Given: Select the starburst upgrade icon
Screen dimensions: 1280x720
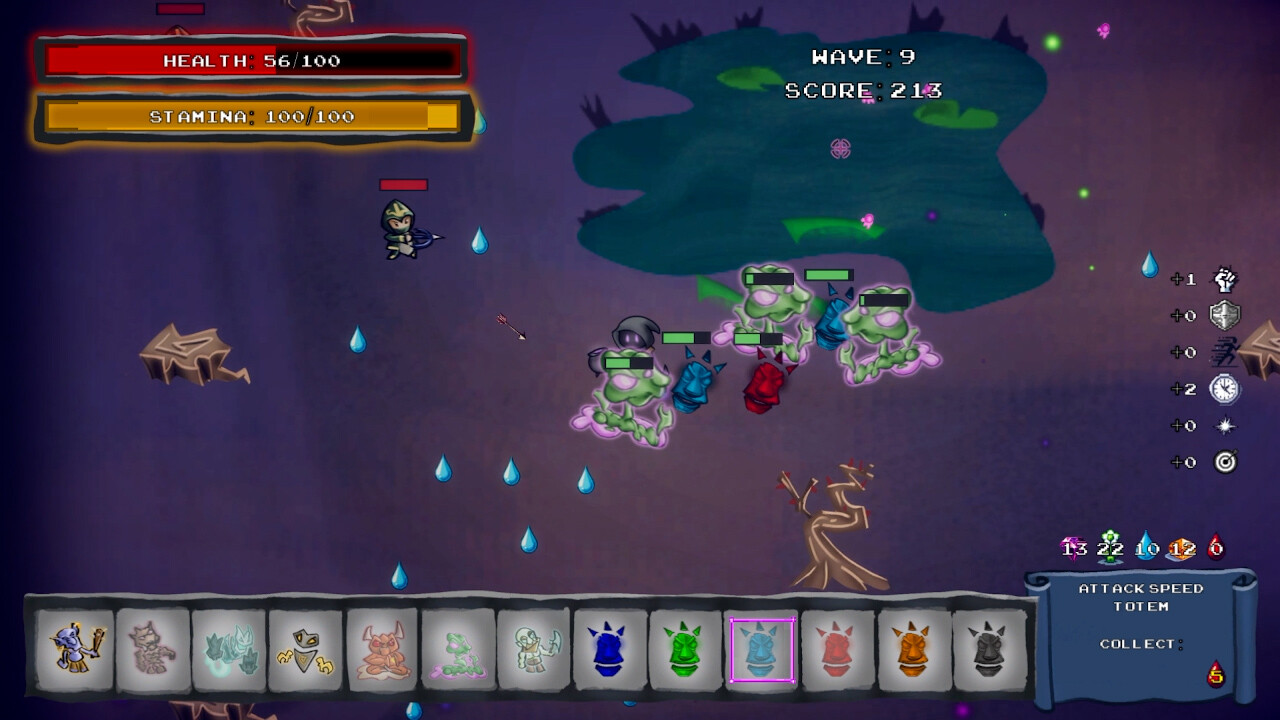Looking at the screenshot, I should 1224,426.
